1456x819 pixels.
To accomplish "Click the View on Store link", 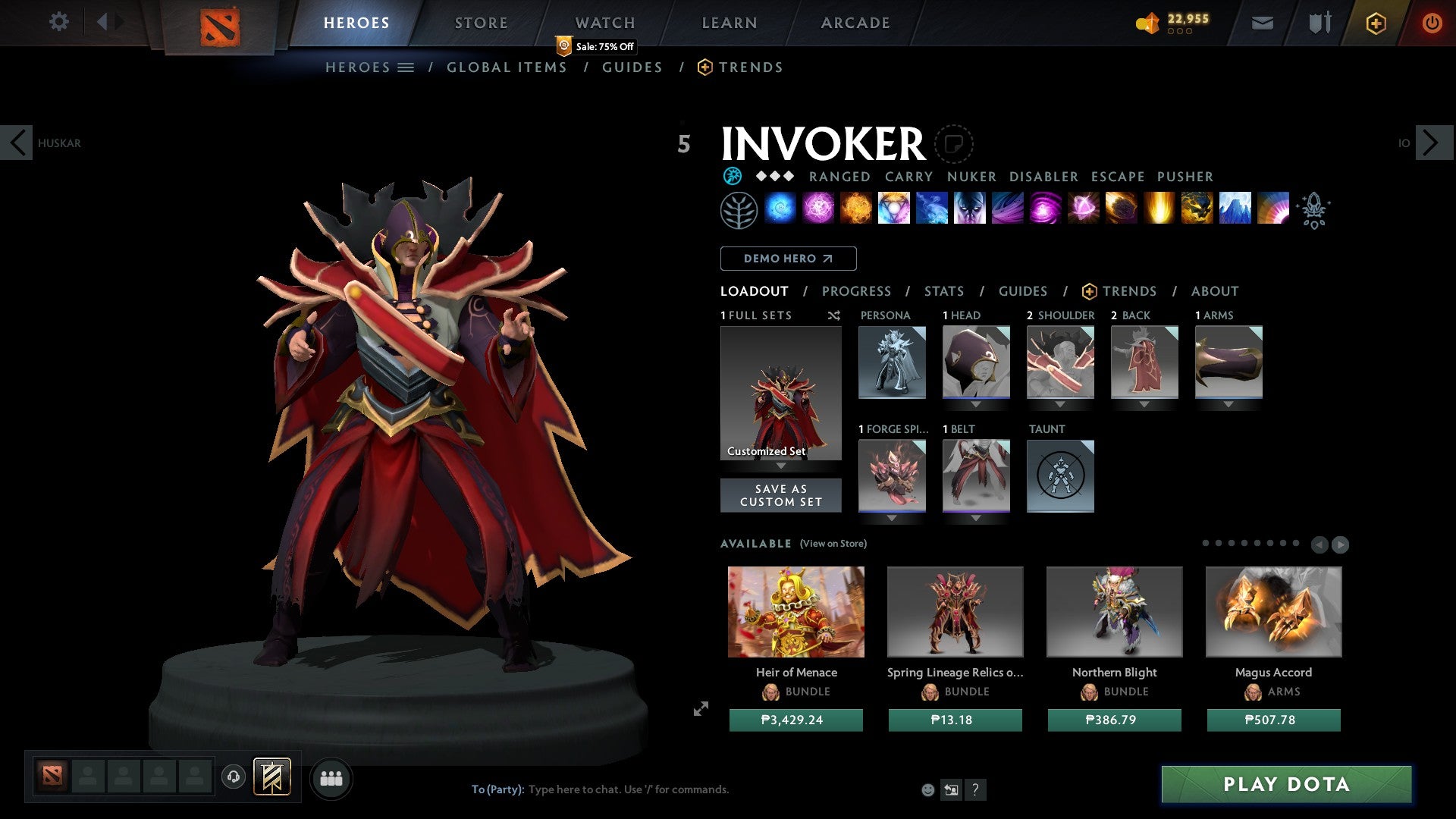I will [x=832, y=544].
